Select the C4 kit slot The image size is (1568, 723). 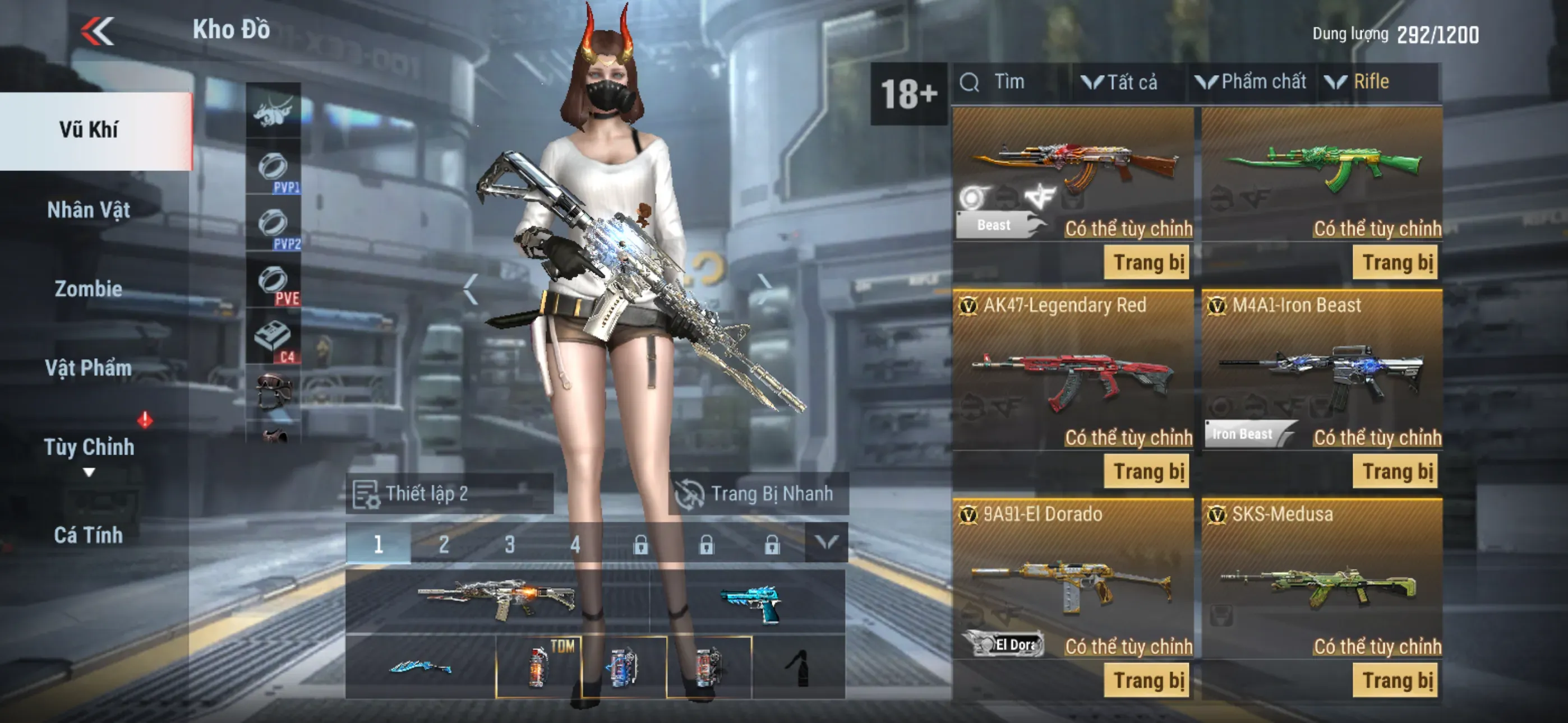tap(273, 338)
